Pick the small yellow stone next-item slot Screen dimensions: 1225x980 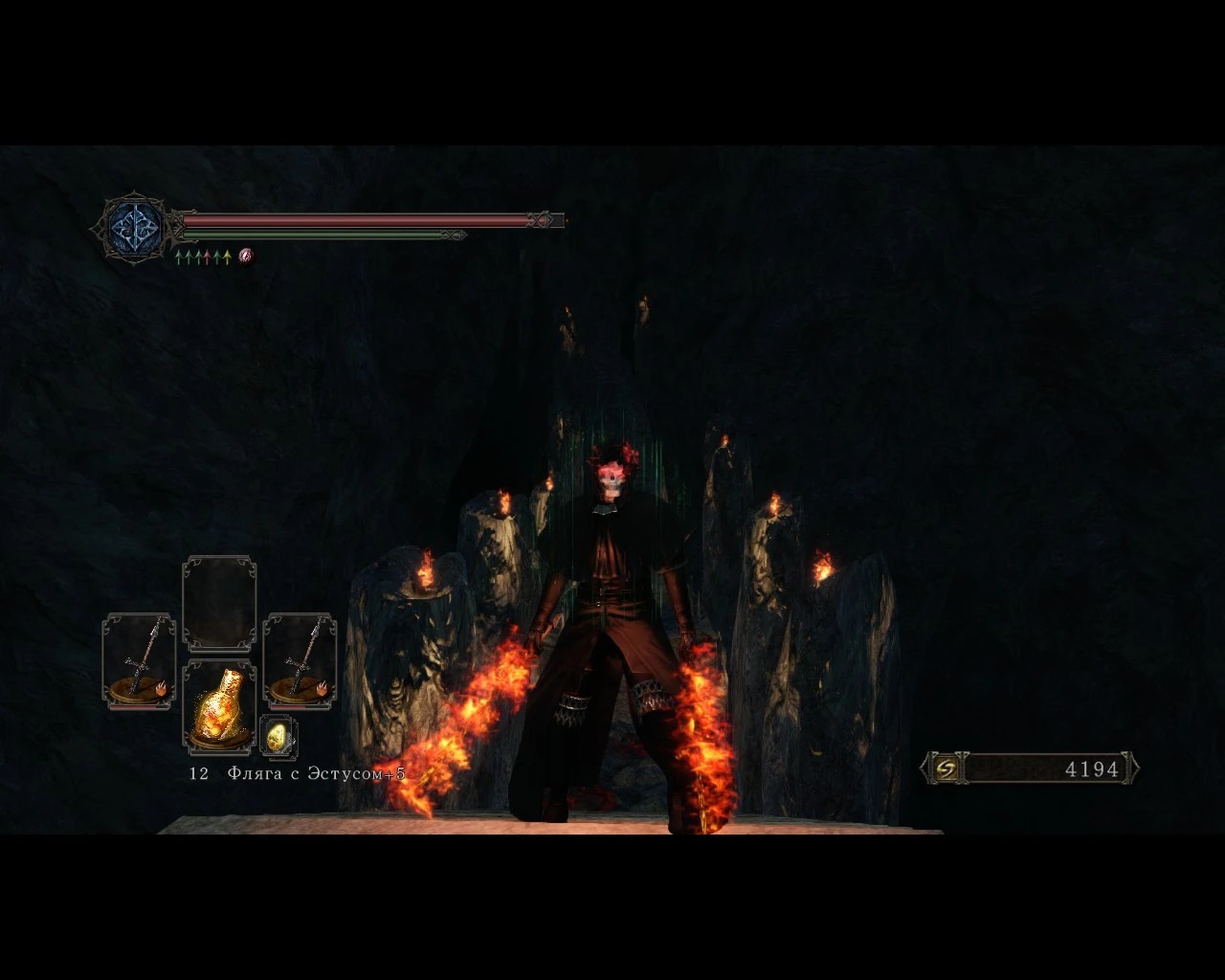pos(278,737)
